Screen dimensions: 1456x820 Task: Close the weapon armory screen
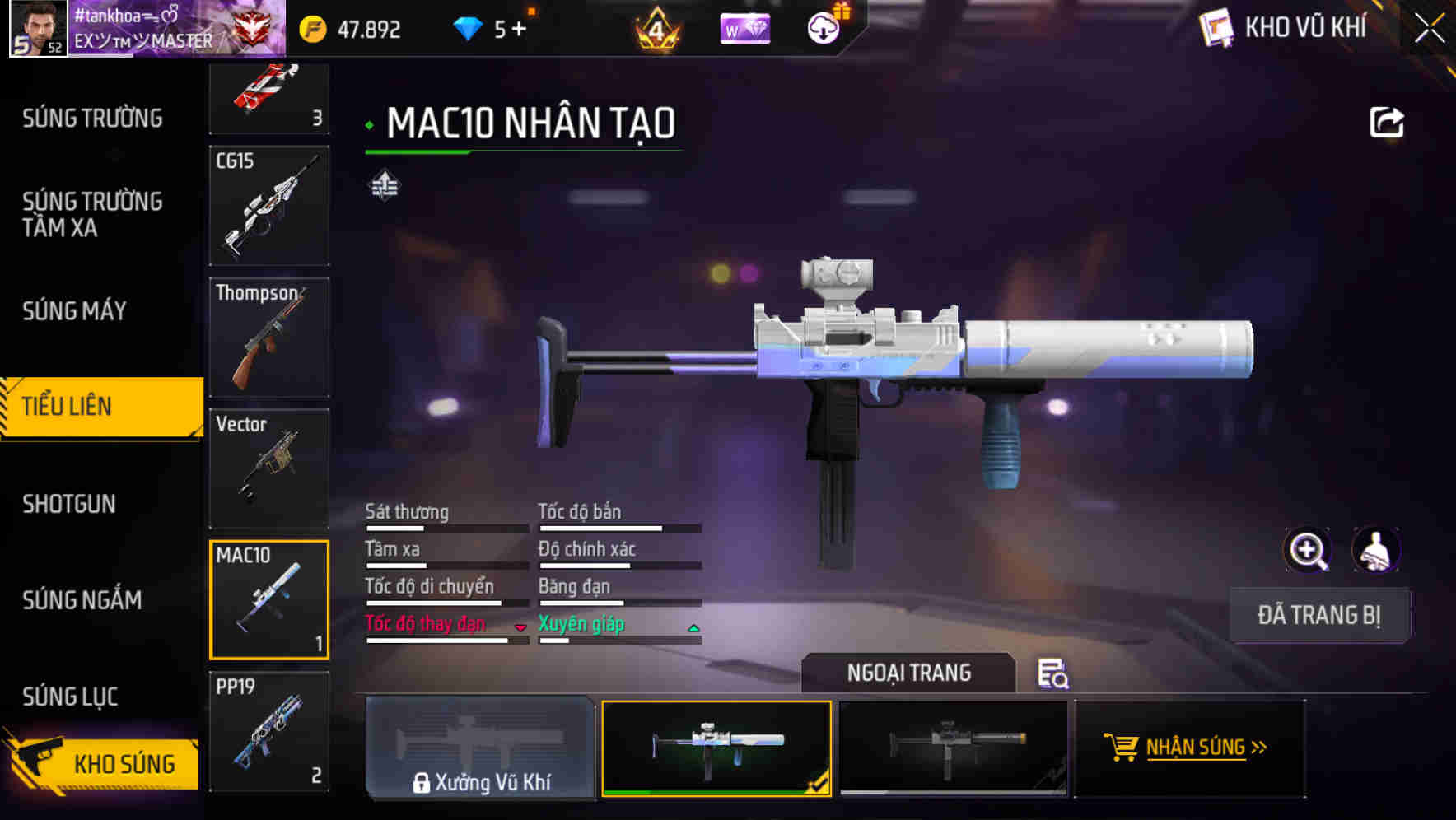coord(1429,30)
